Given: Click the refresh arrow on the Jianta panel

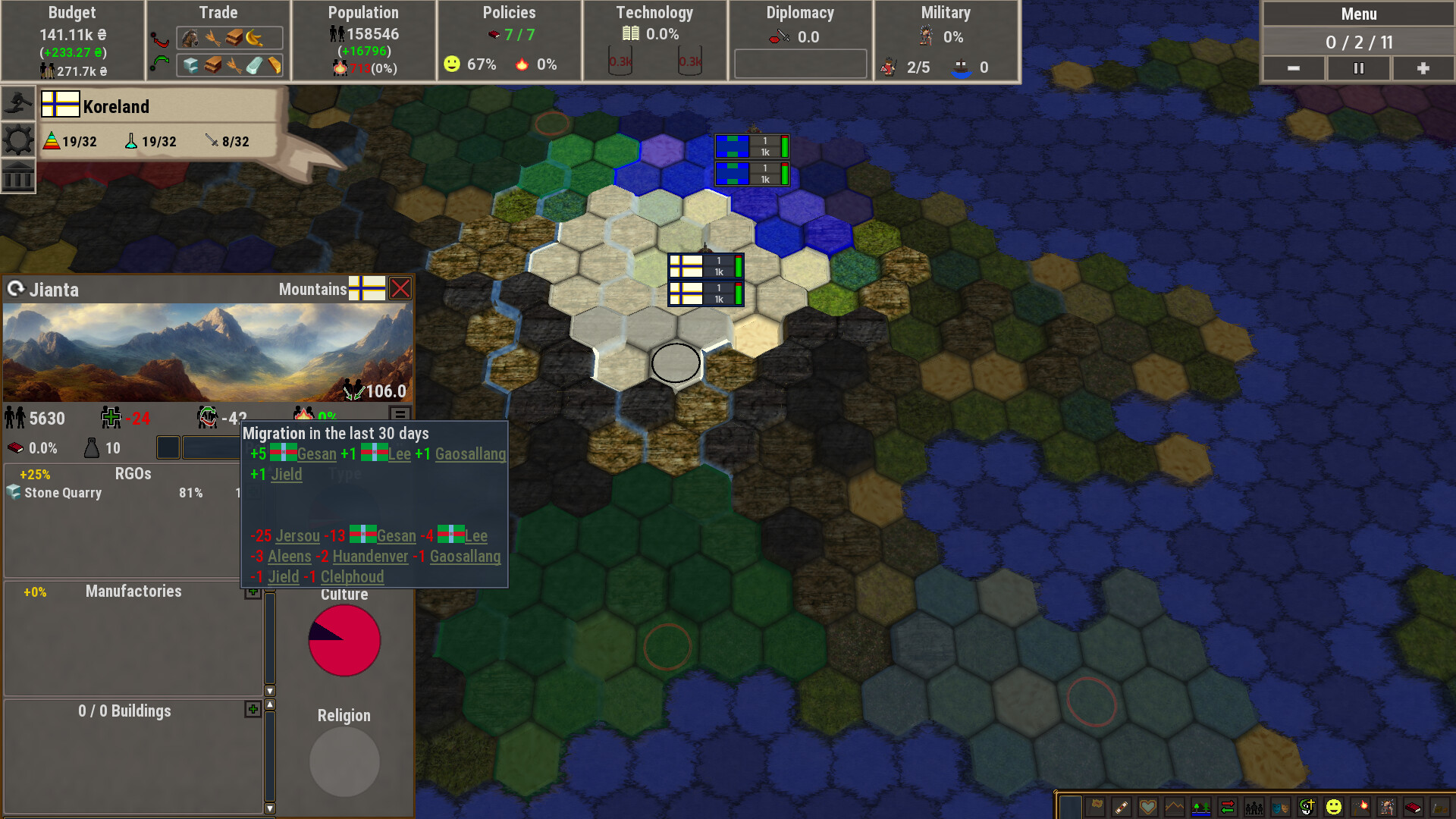Looking at the screenshot, I should (x=17, y=289).
